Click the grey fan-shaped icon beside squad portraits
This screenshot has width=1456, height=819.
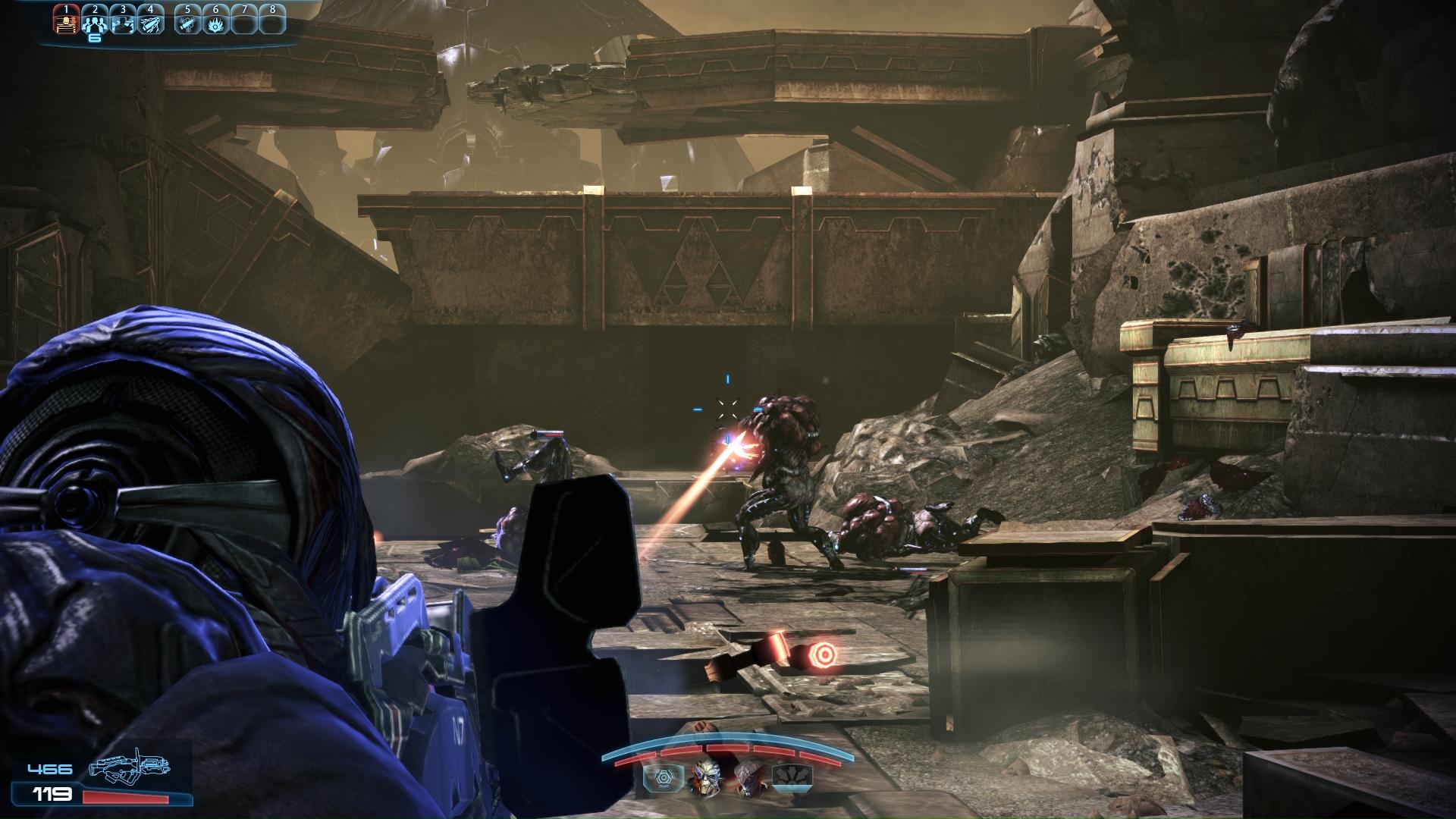pos(792,777)
